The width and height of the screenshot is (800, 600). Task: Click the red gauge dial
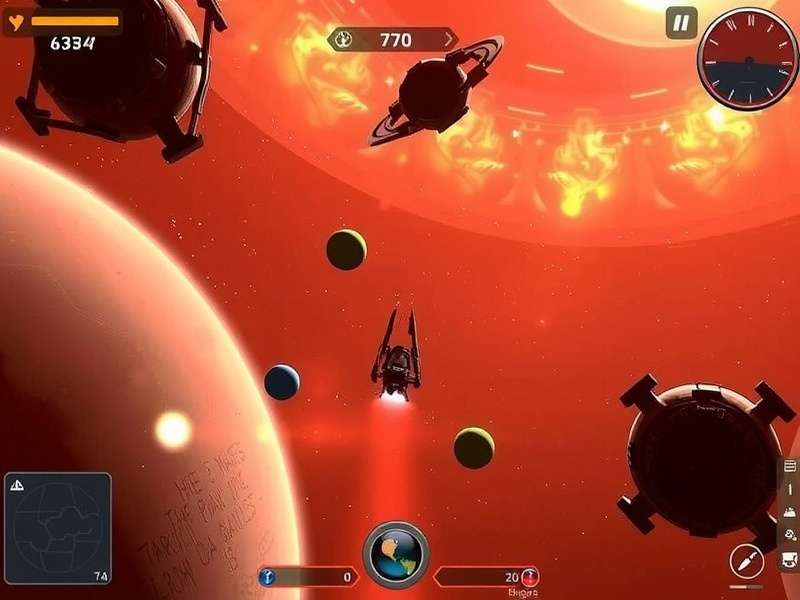pyautogui.click(x=747, y=58)
